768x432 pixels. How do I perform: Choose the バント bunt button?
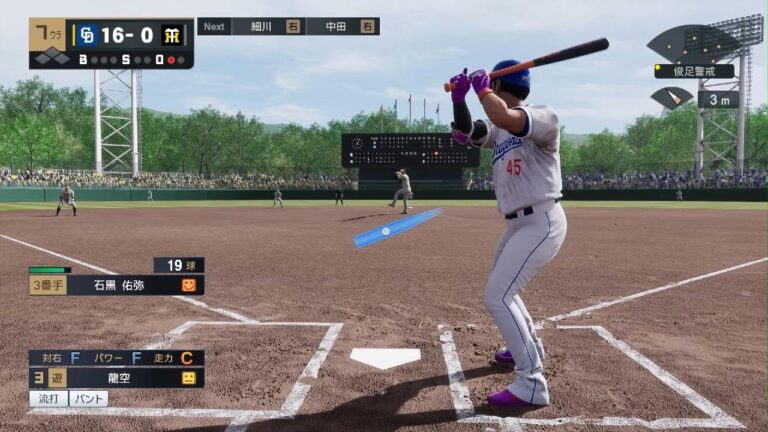click(x=88, y=398)
